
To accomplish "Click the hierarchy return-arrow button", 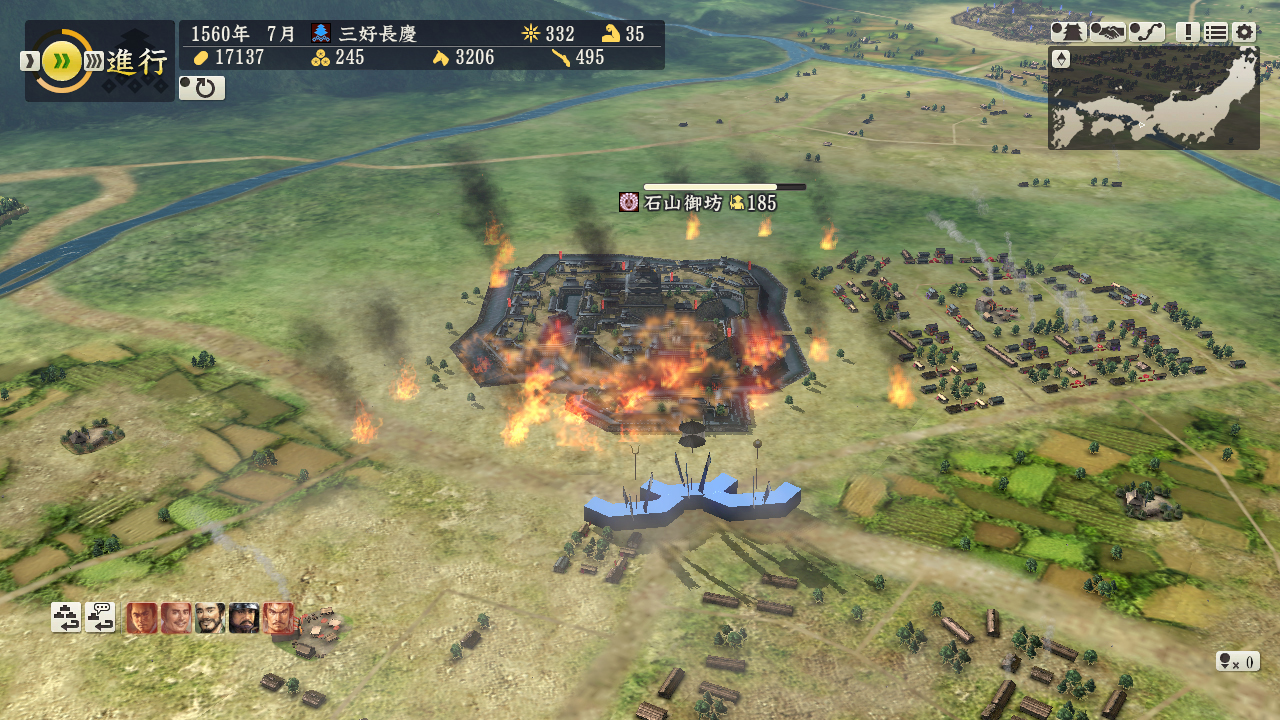I will click(66, 617).
